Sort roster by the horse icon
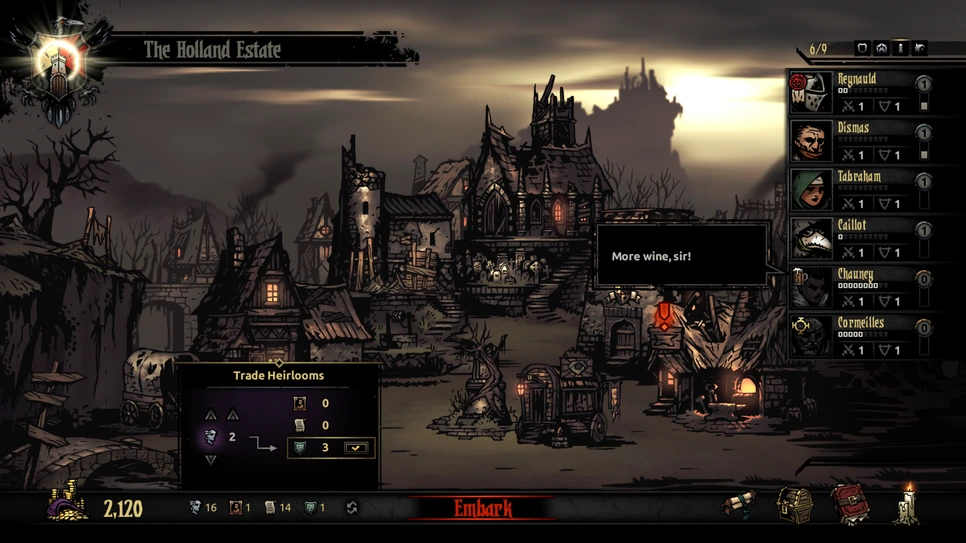Screen dimensions: 966x543 919,48
